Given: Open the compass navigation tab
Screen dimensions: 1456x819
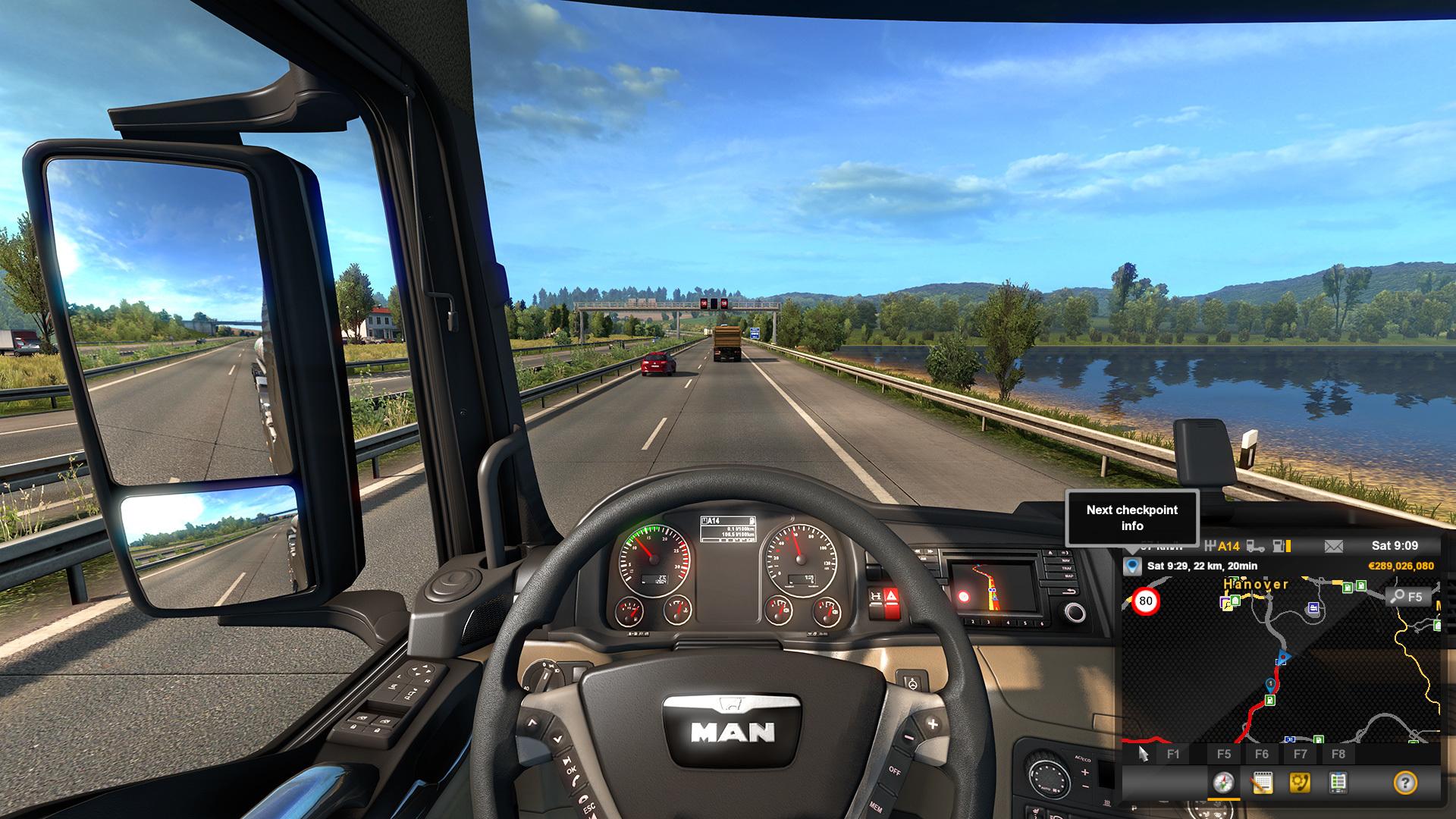Looking at the screenshot, I should tap(1223, 783).
